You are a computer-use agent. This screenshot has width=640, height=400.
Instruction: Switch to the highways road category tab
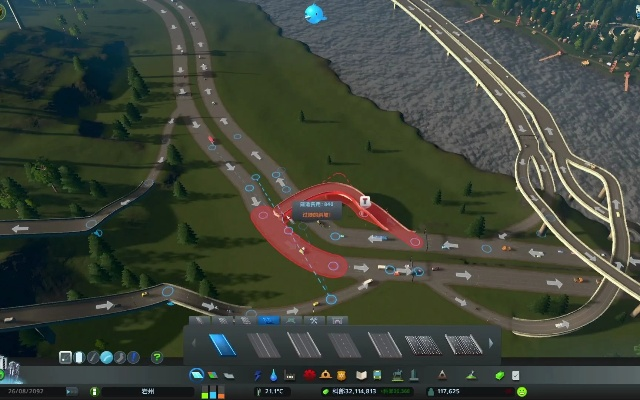point(269,320)
